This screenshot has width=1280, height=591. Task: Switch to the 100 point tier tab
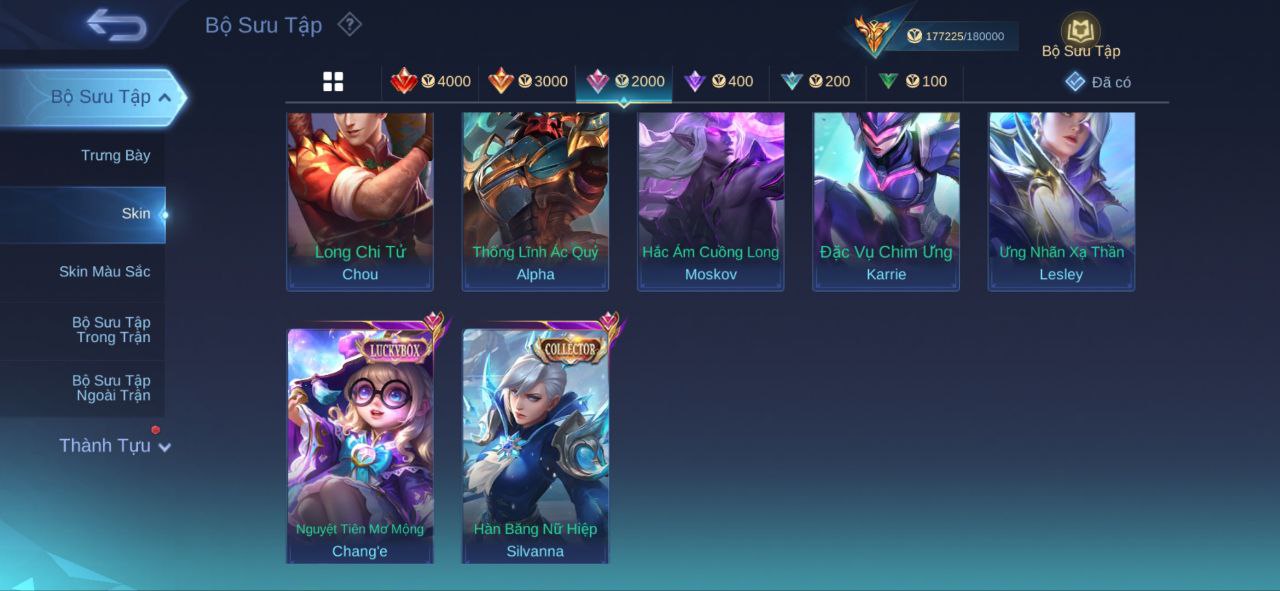[913, 82]
